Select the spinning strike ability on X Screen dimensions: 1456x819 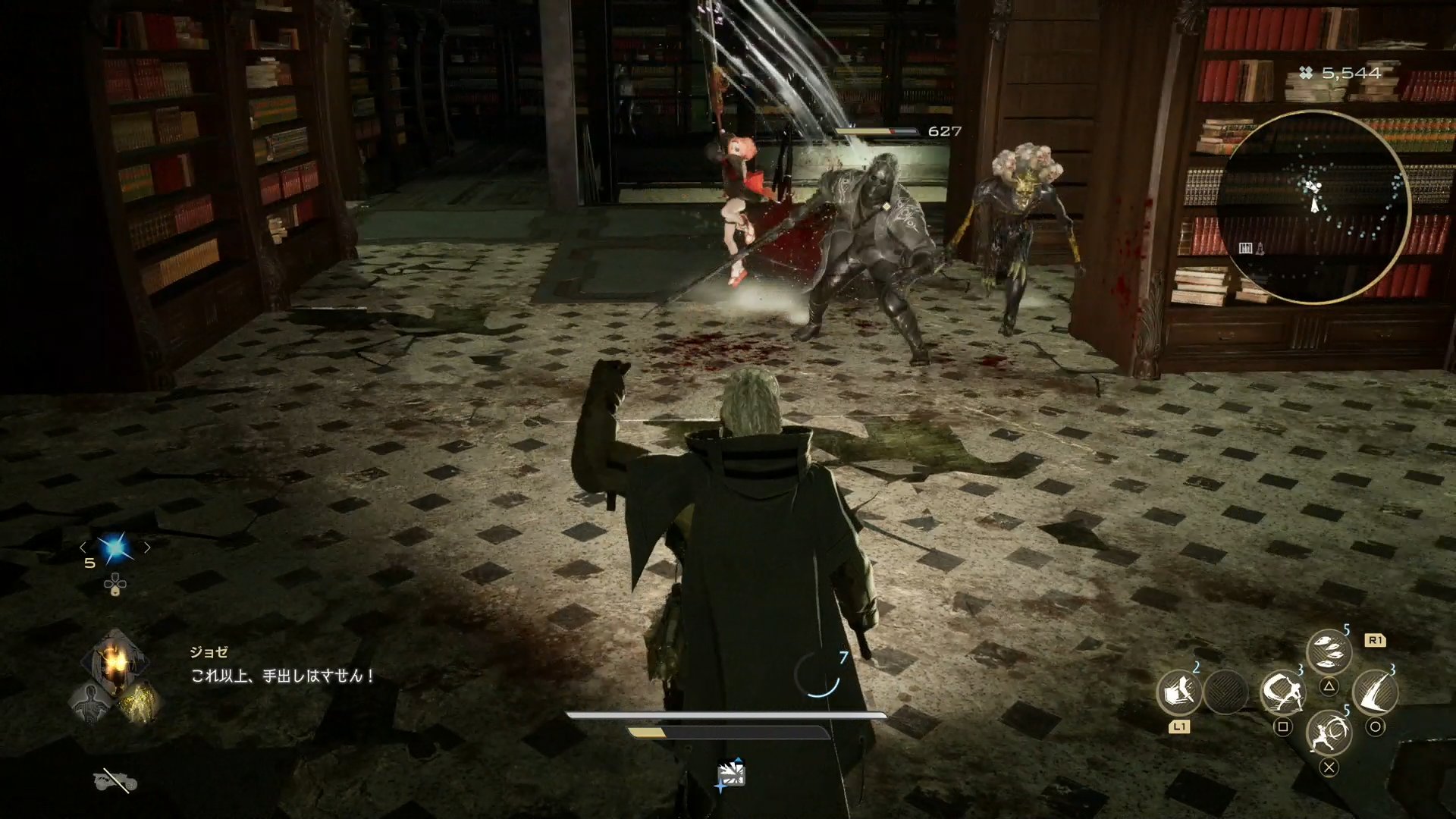(x=1331, y=733)
